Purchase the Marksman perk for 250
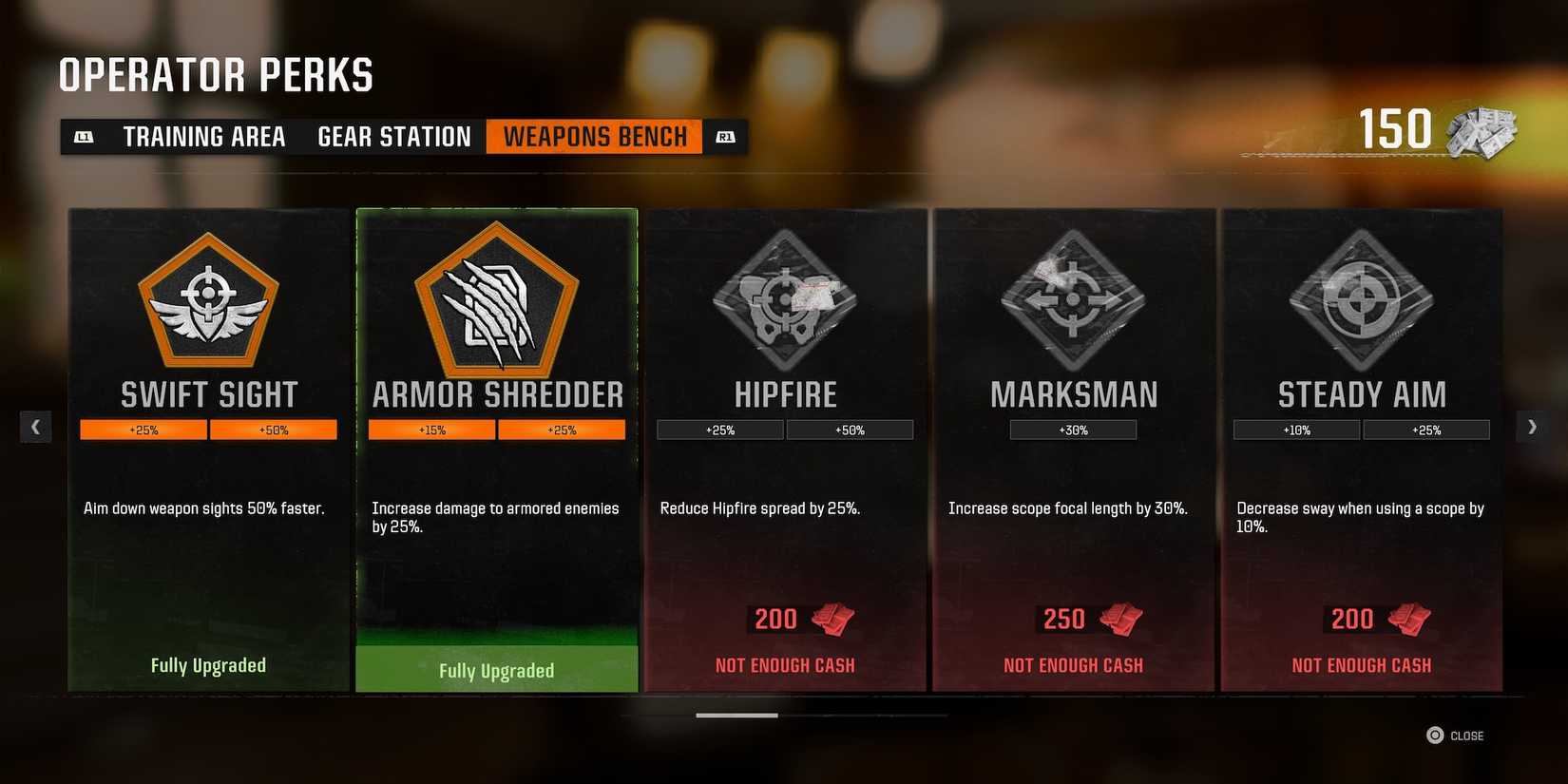 tap(1073, 619)
